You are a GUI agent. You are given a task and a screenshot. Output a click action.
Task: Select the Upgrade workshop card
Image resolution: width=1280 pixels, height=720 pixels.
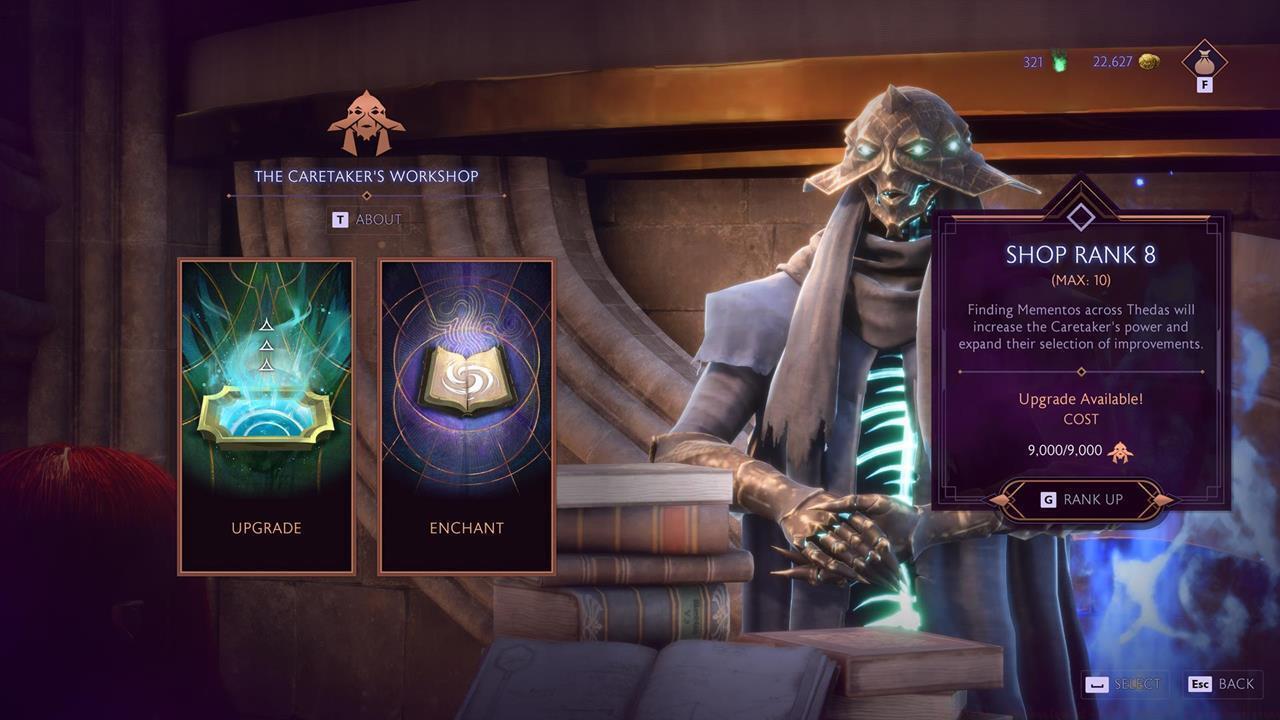265,416
